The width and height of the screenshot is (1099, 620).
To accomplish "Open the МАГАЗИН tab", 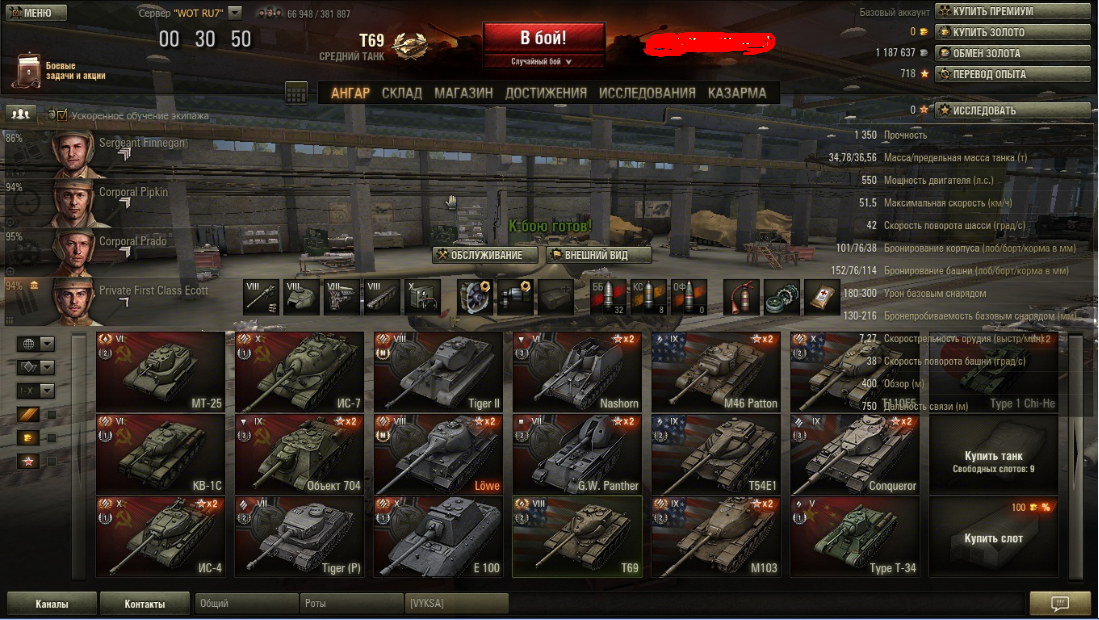I will pyautogui.click(x=463, y=93).
